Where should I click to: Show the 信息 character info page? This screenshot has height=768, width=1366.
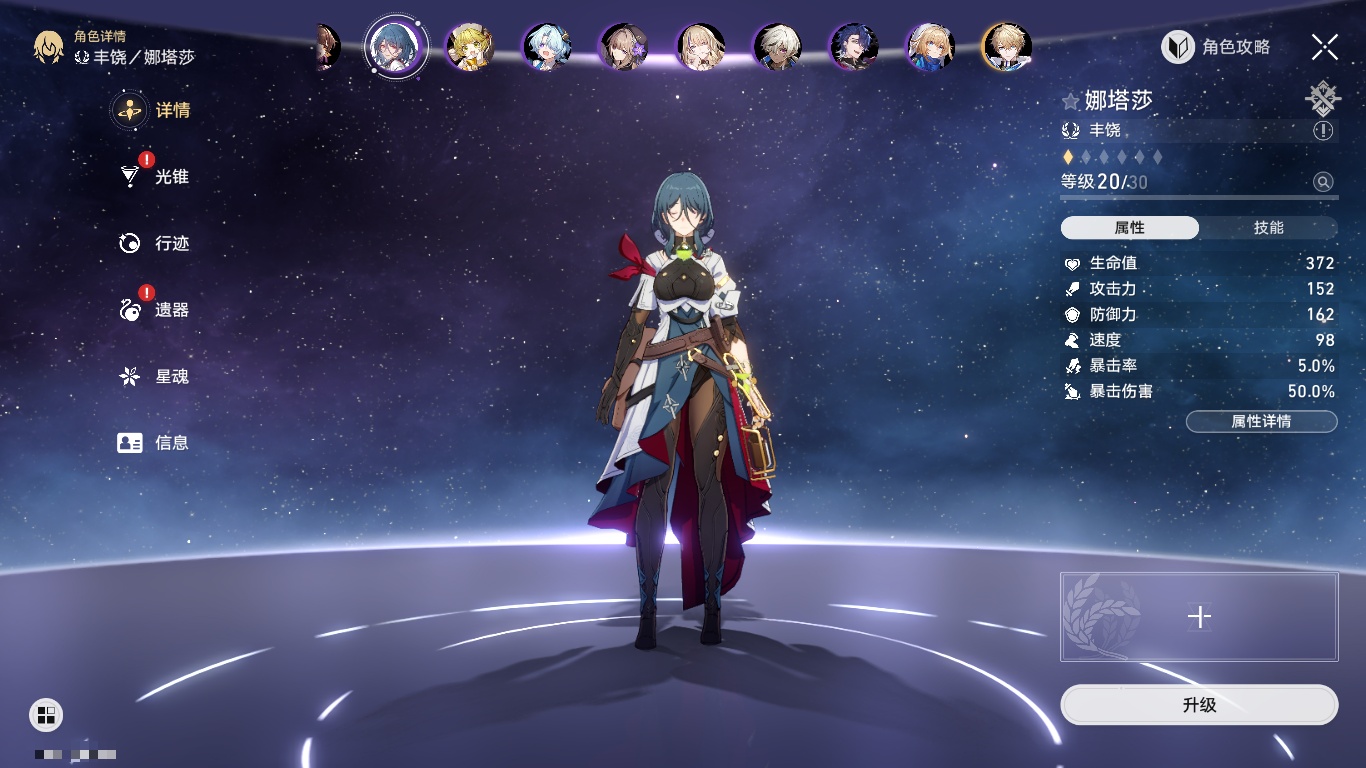[154, 442]
